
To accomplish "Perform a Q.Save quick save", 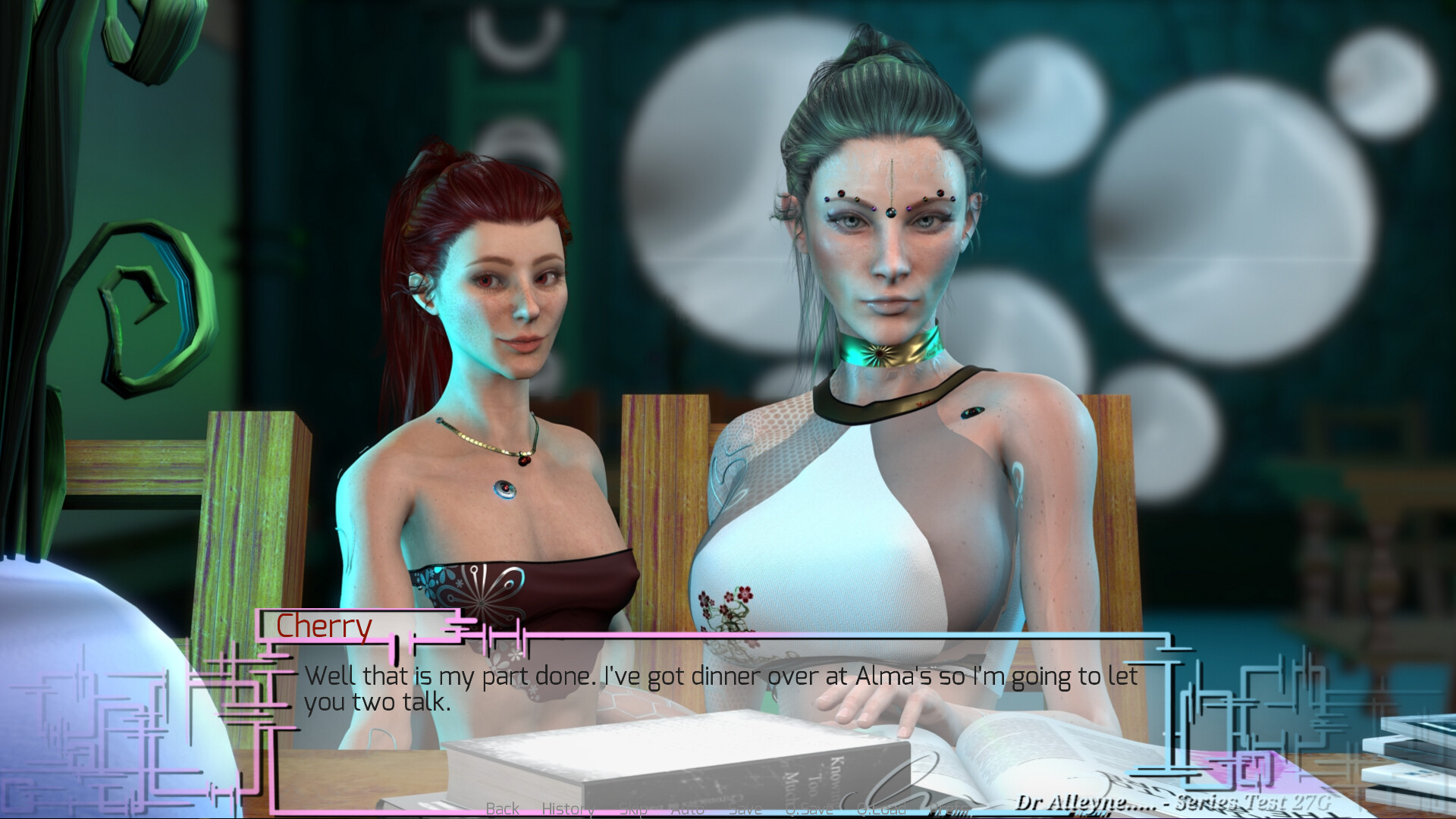I will 811,808.
